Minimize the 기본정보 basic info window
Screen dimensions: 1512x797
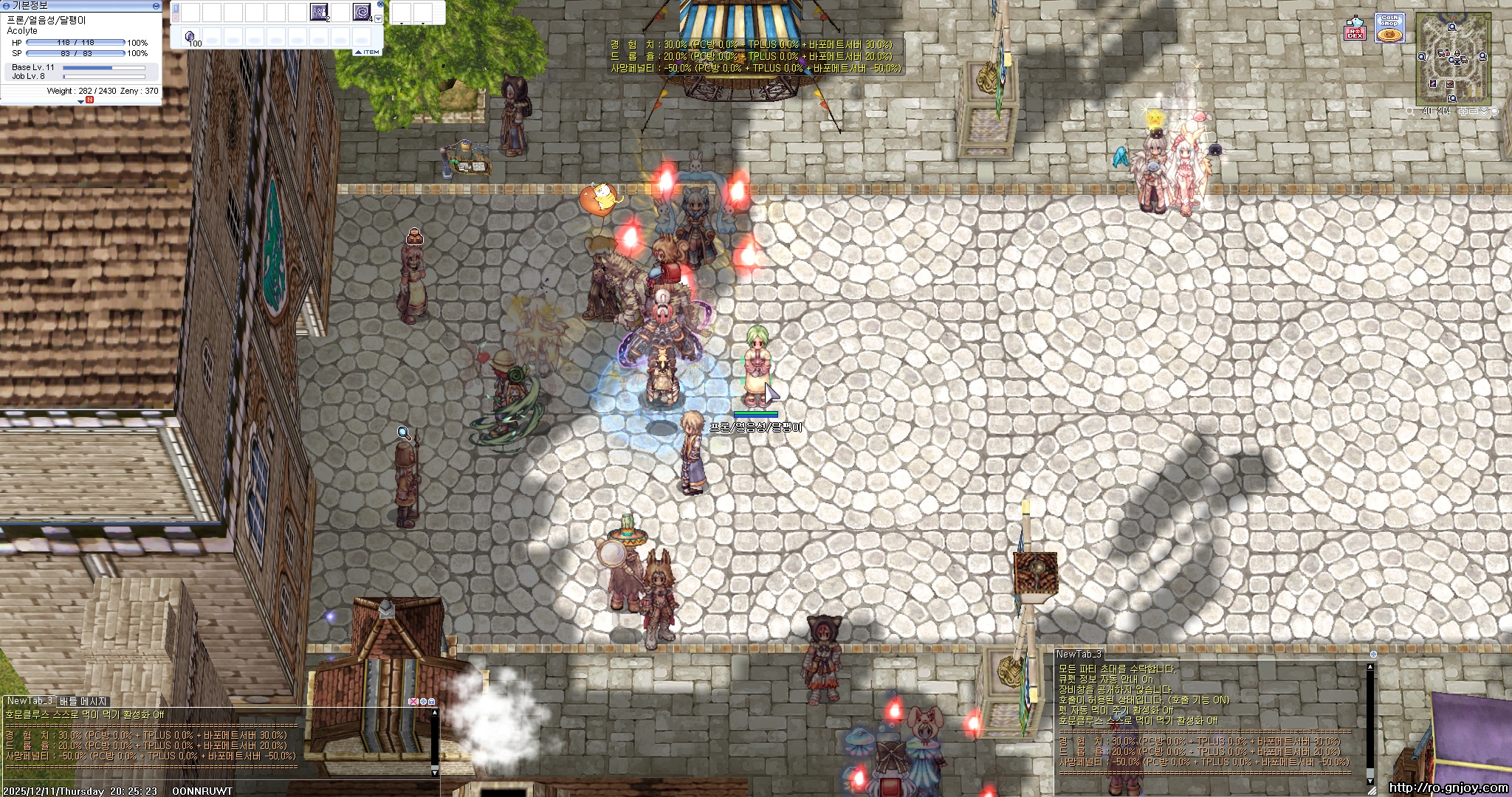point(156,5)
